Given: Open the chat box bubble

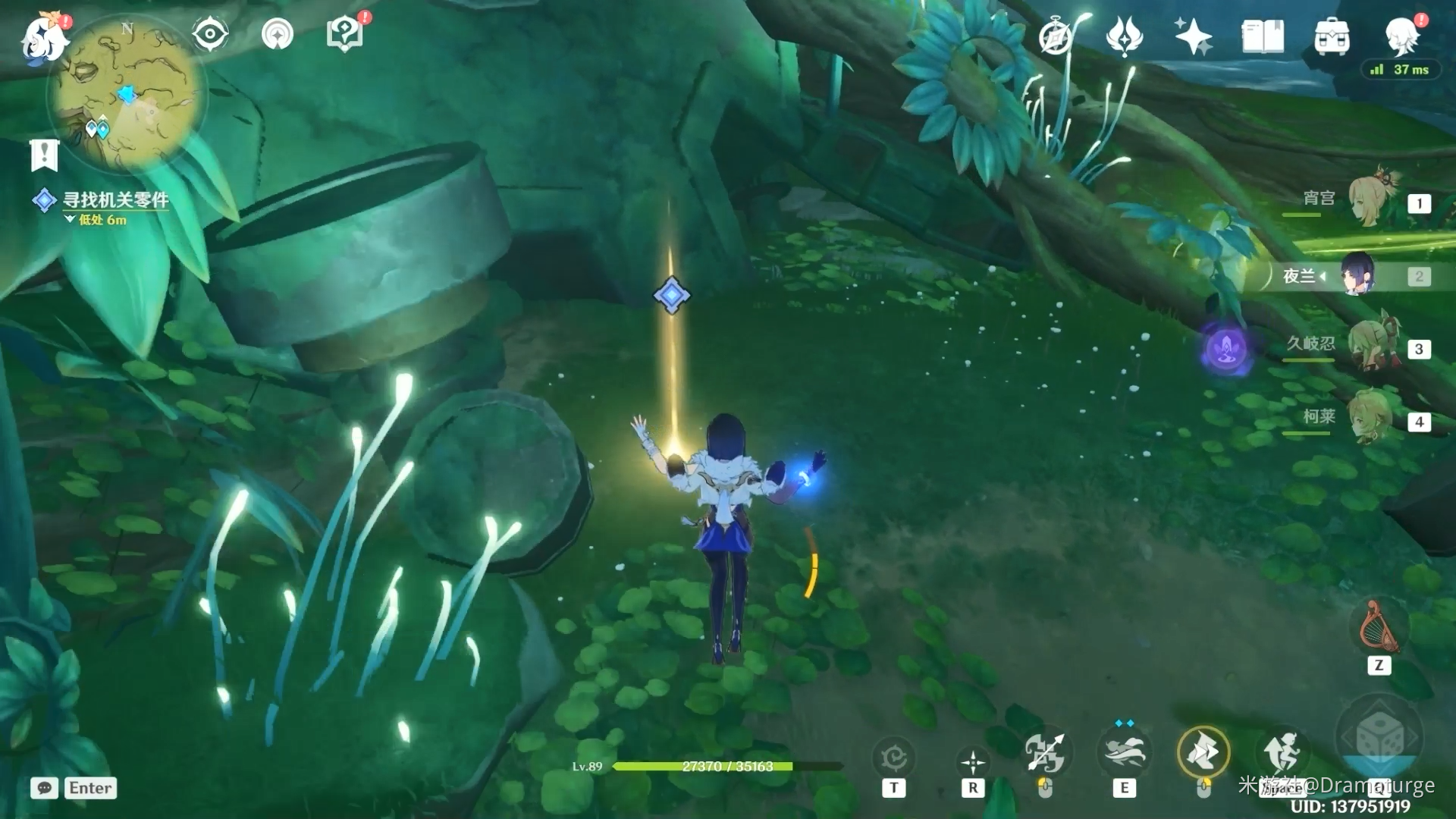Looking at the screenshot, I should tap(45, 788).
